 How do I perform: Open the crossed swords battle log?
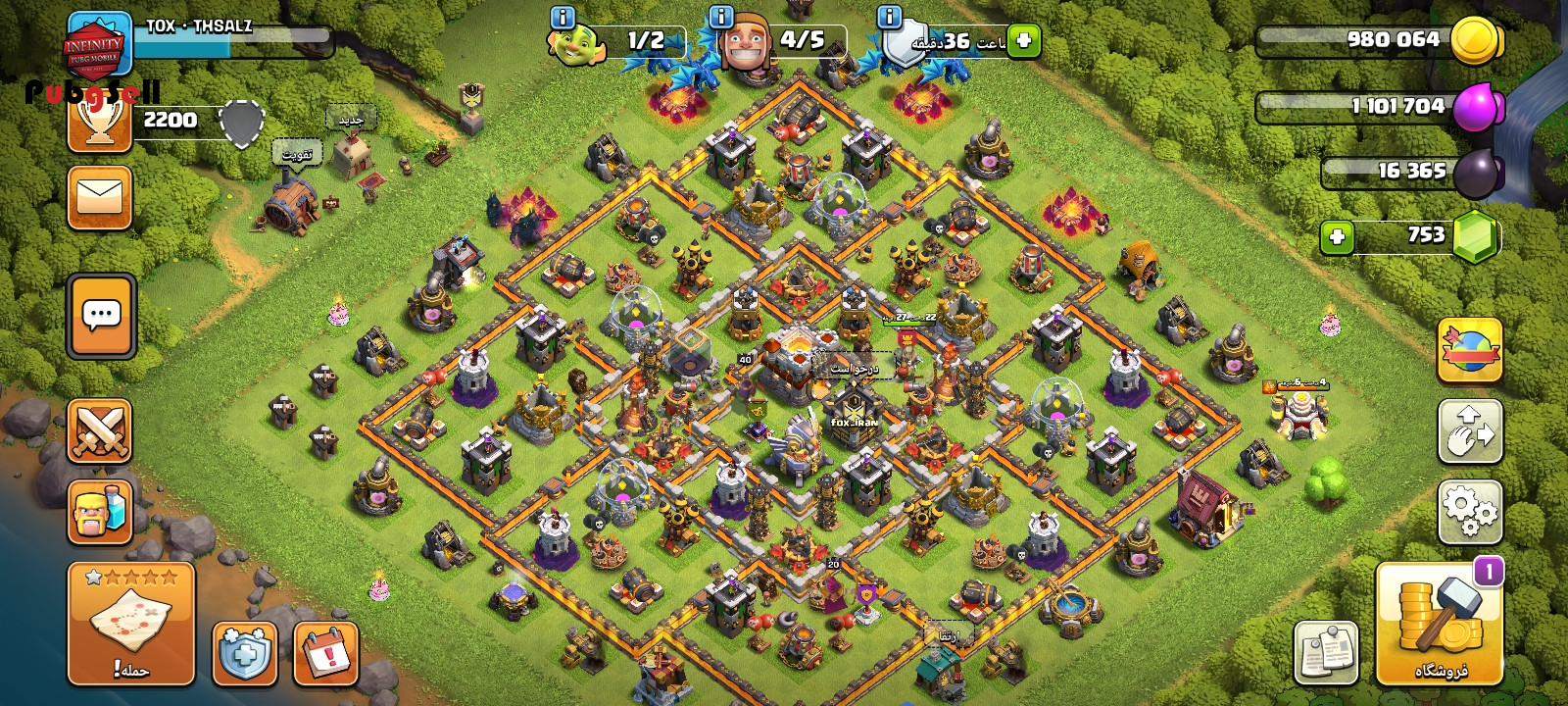[100, 430]
